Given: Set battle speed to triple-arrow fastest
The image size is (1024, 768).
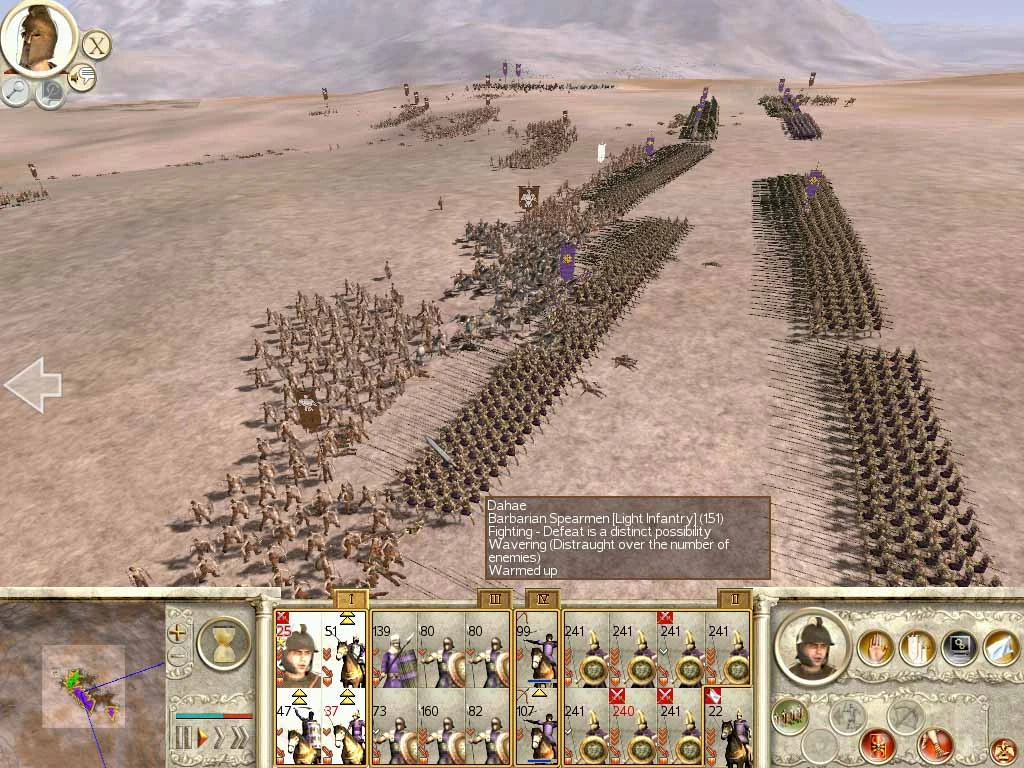Looking at the screenshot, I should tap(238, 738).
